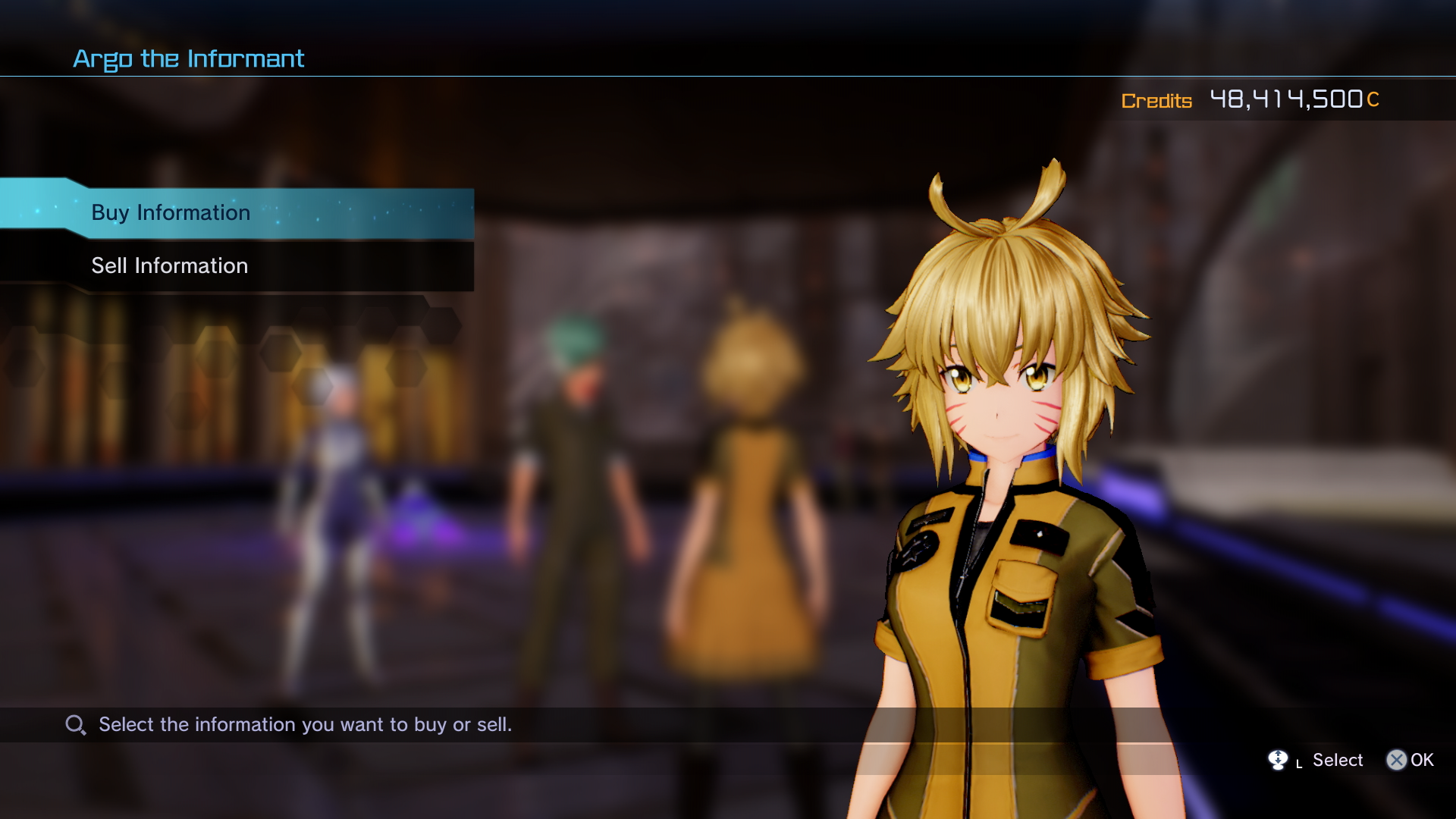Click the Credits currency icon label
The width and height of the screenshot is (1456, 819).
click(x=1156, y=101)
